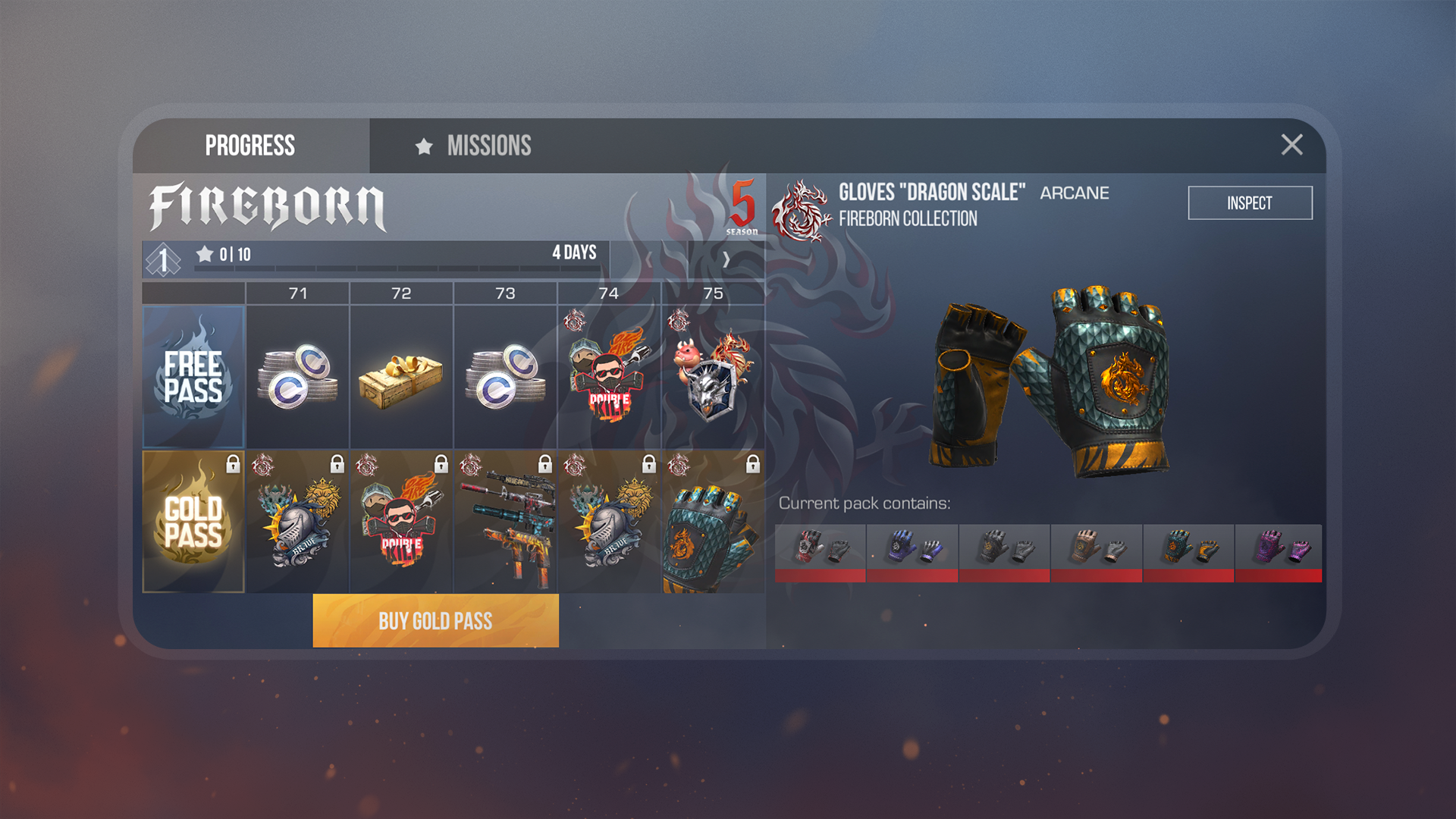Select the level 74 free Double Kill sticker

point(609,377)
